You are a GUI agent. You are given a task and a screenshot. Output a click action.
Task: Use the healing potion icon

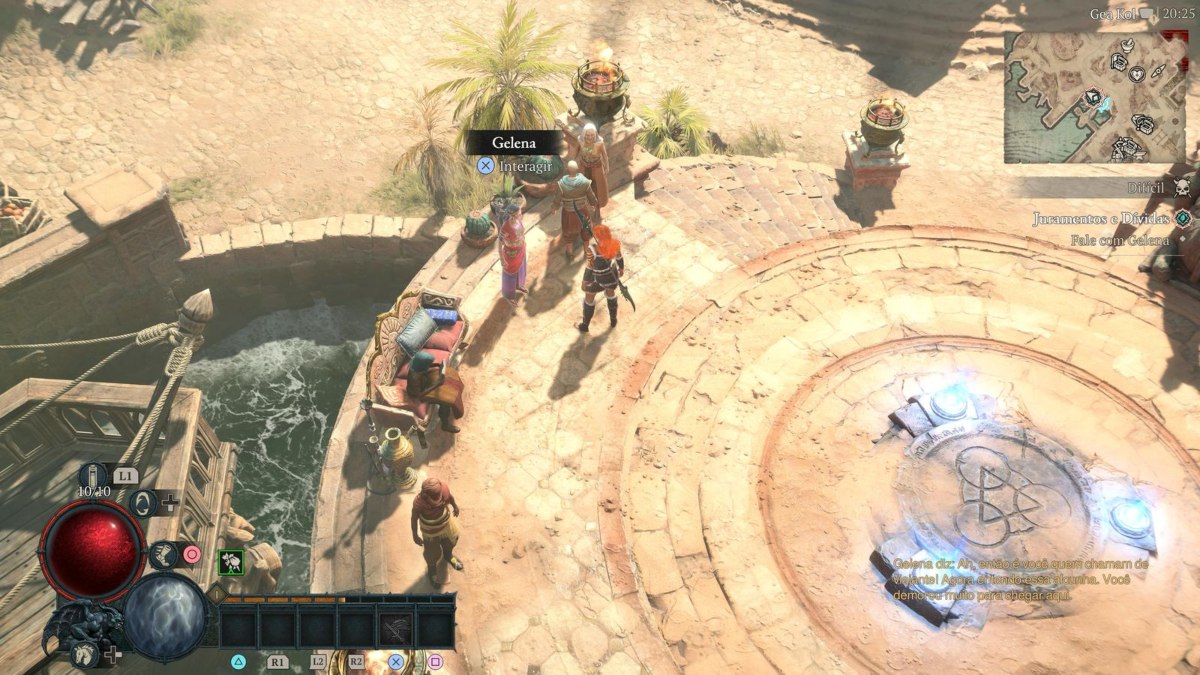tap(93, 475)
